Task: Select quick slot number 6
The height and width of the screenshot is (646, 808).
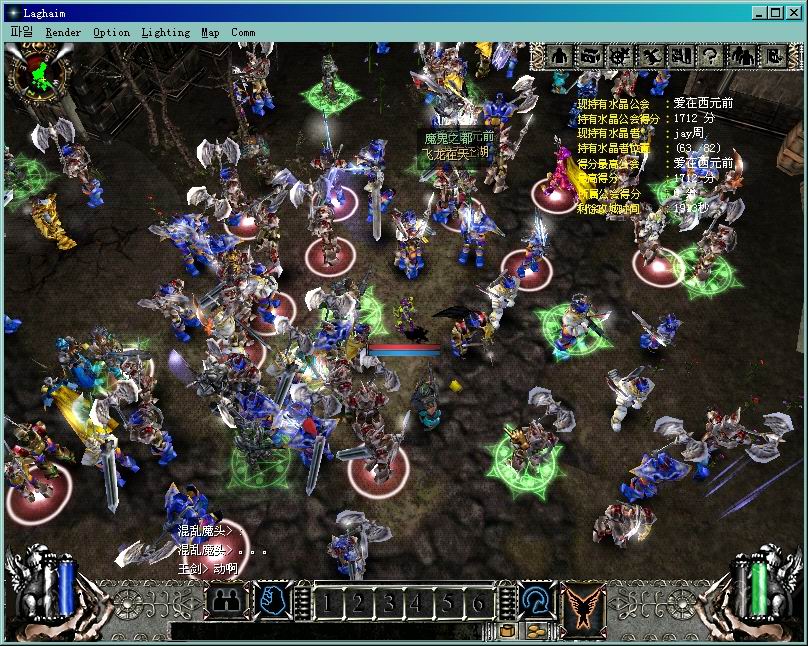Action: 479,603
